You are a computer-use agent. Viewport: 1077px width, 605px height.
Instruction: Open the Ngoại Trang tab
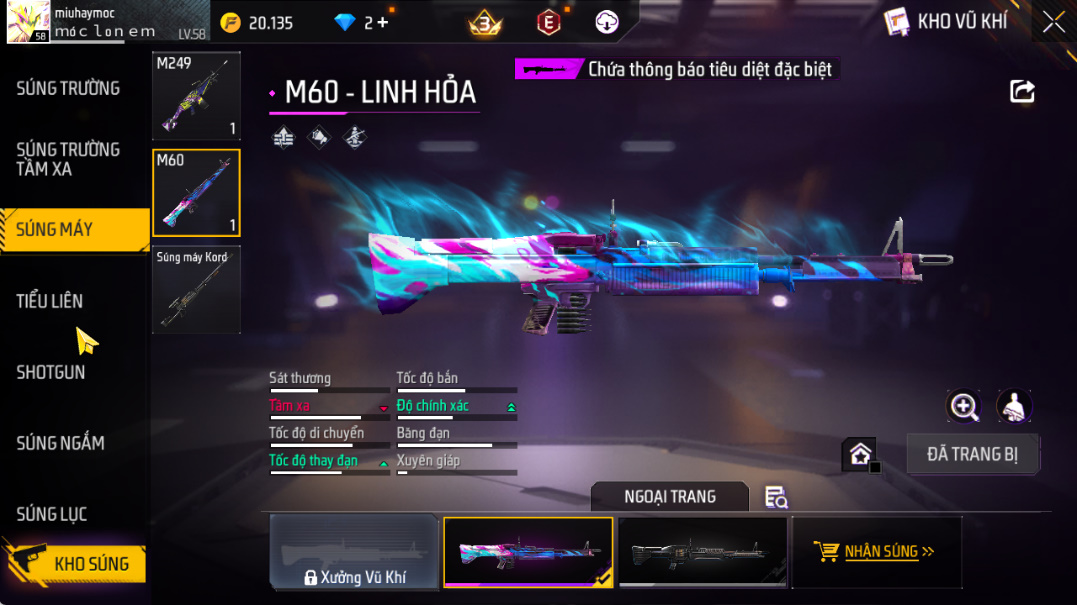(669, 496)
